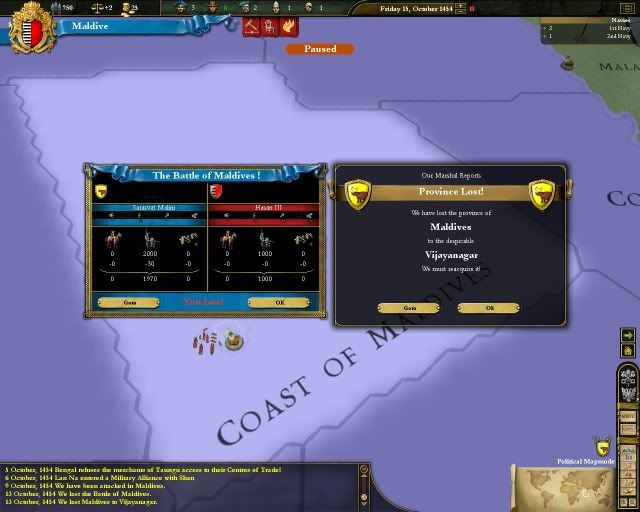Click the date display in the top bar
This screenshot has width=640, height=512.
(x=419, y=8)
